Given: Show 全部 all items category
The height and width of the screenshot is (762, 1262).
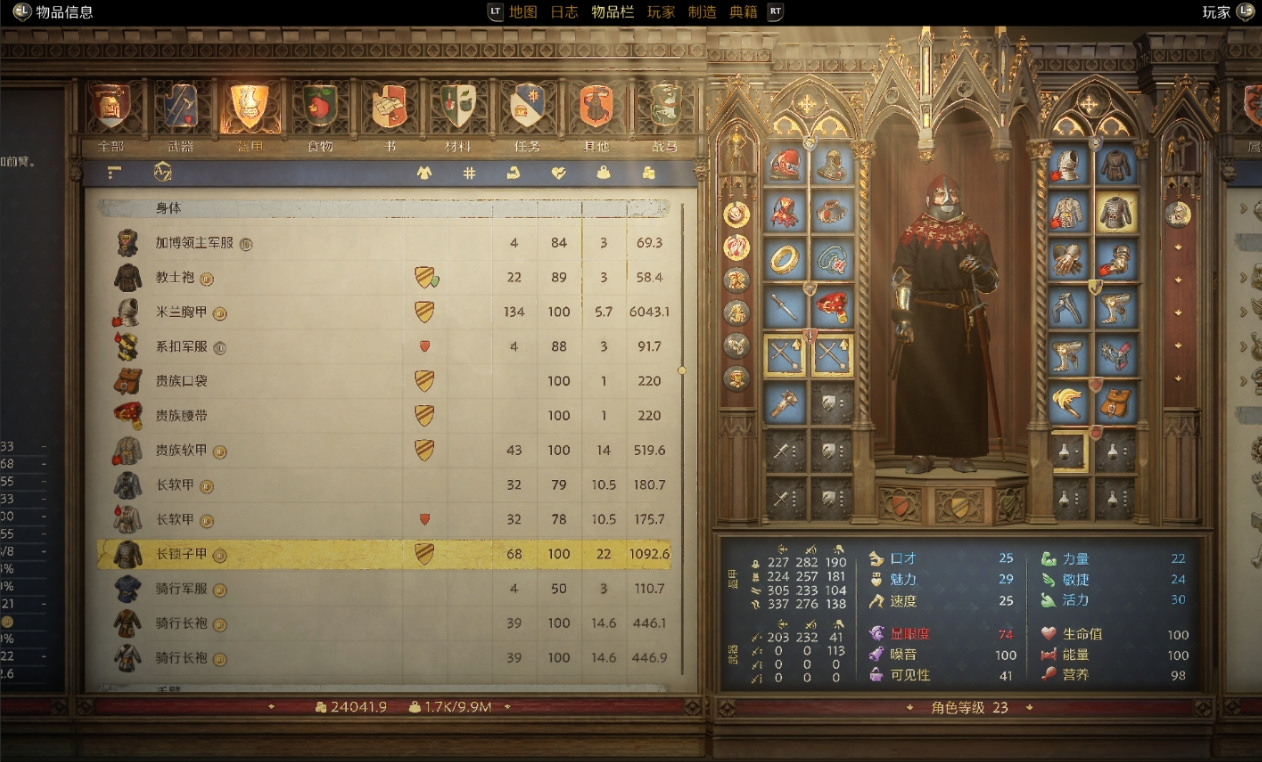Looking at the screenshot, I should pos(111,107).
